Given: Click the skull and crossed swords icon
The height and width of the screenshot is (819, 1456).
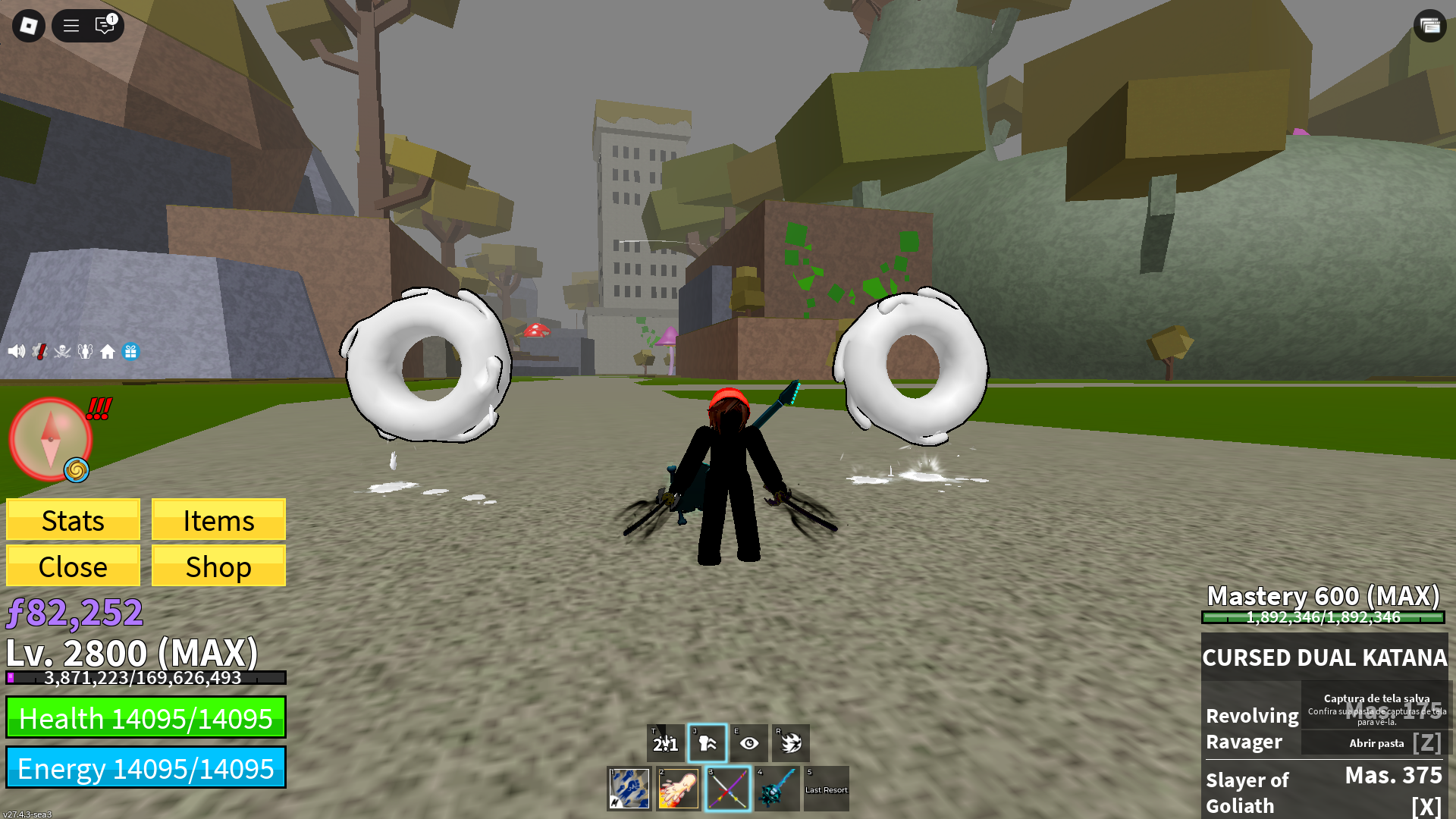Looking at the screenshot, I should 62,351.
